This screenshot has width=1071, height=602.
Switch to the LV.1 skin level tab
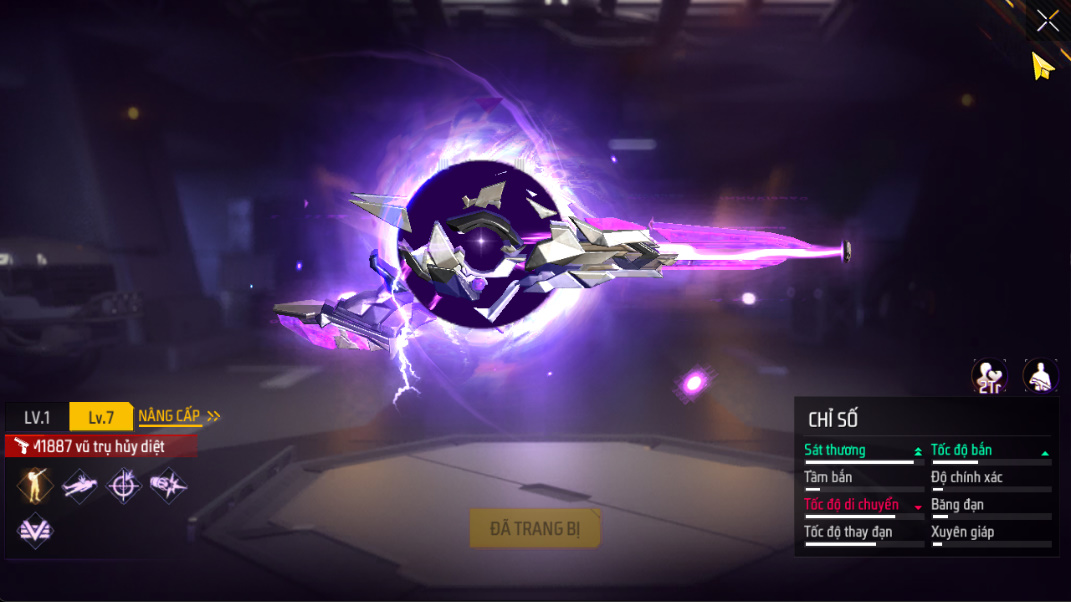[37, 417]
